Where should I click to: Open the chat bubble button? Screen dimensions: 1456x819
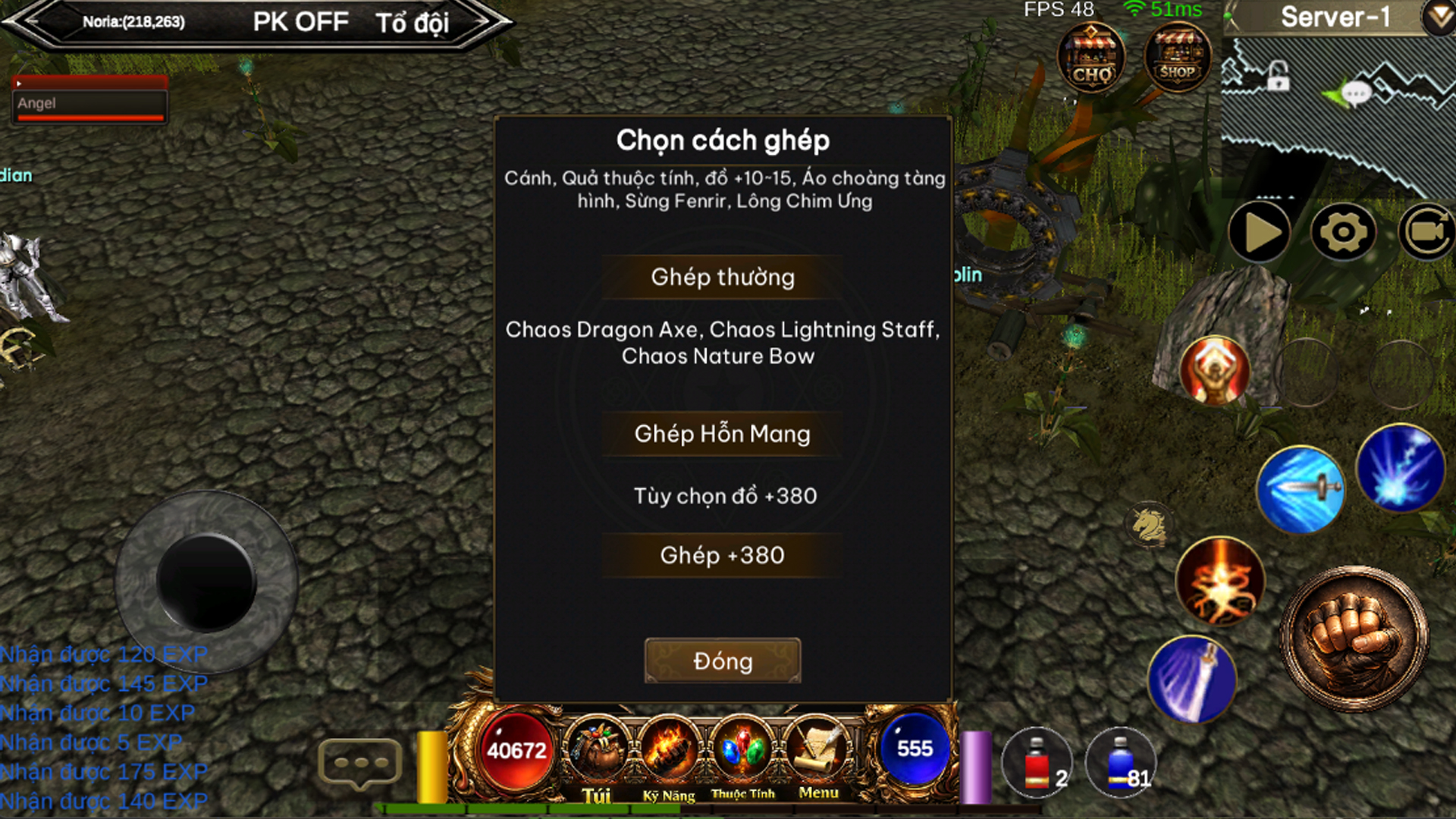click(x=359, y=763)
